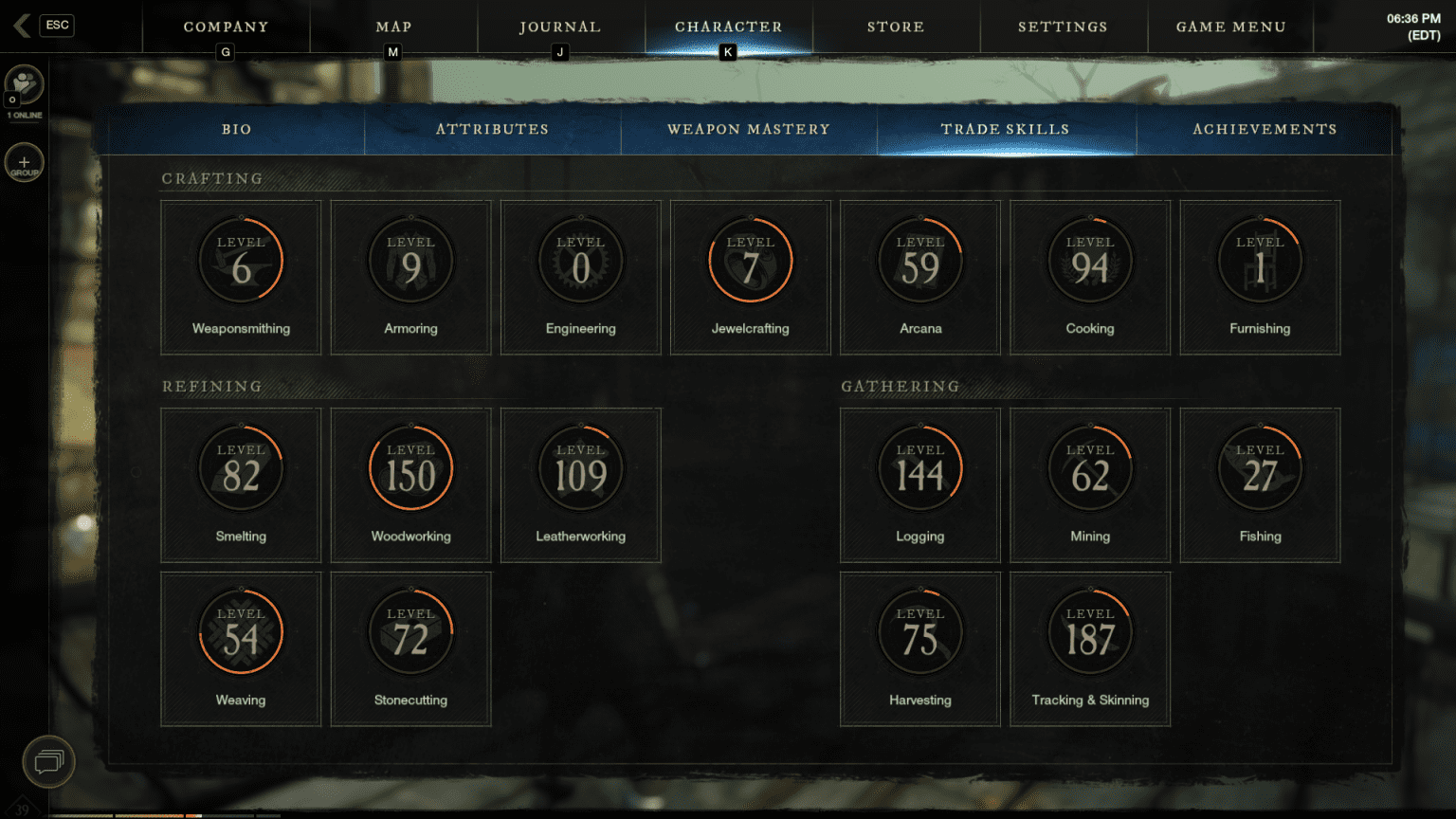Screen dimensions: 1456x819
Task: Go to the Map screen
Action: [393, 27]
